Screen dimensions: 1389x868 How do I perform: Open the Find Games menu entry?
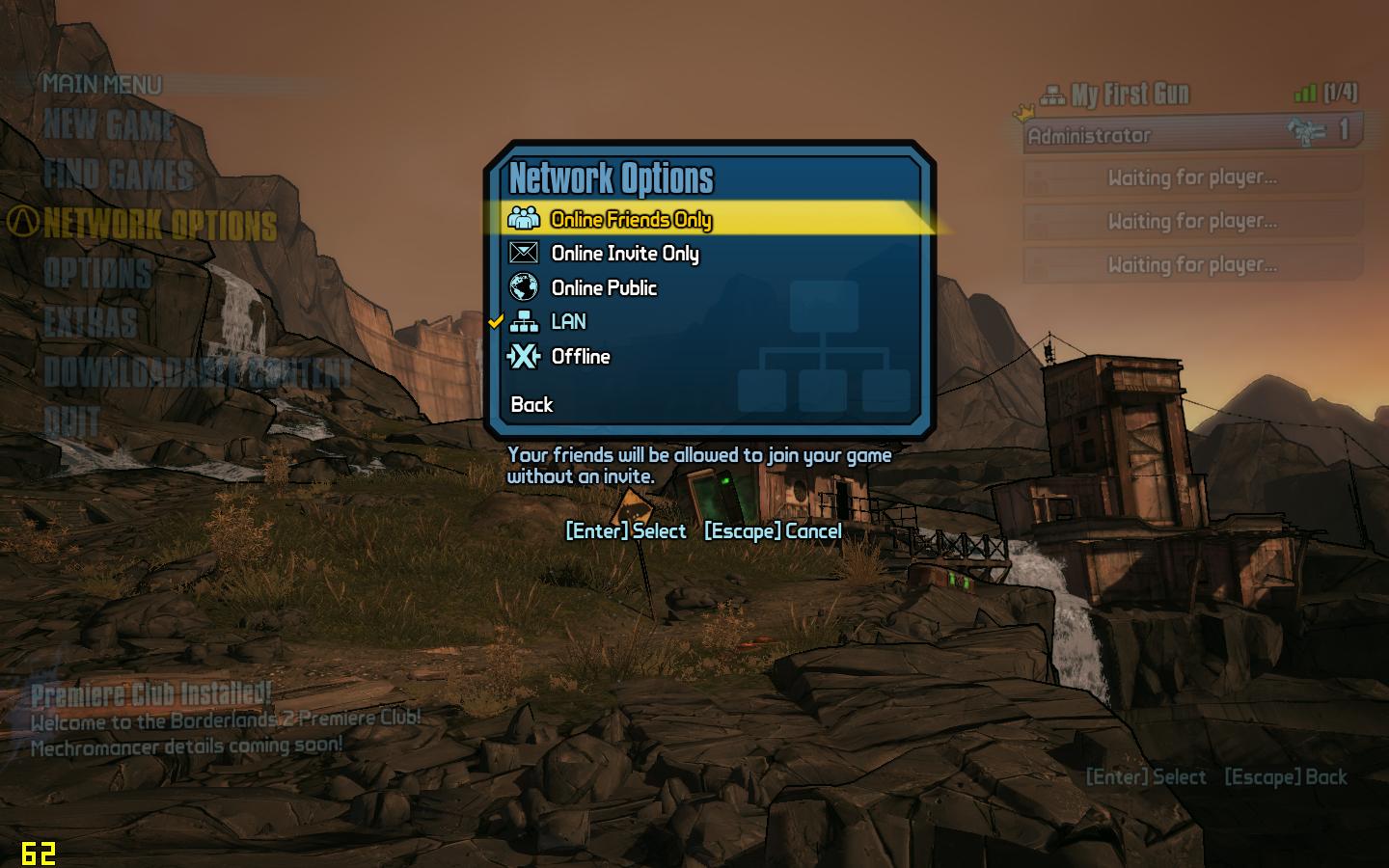coord(119,175)
